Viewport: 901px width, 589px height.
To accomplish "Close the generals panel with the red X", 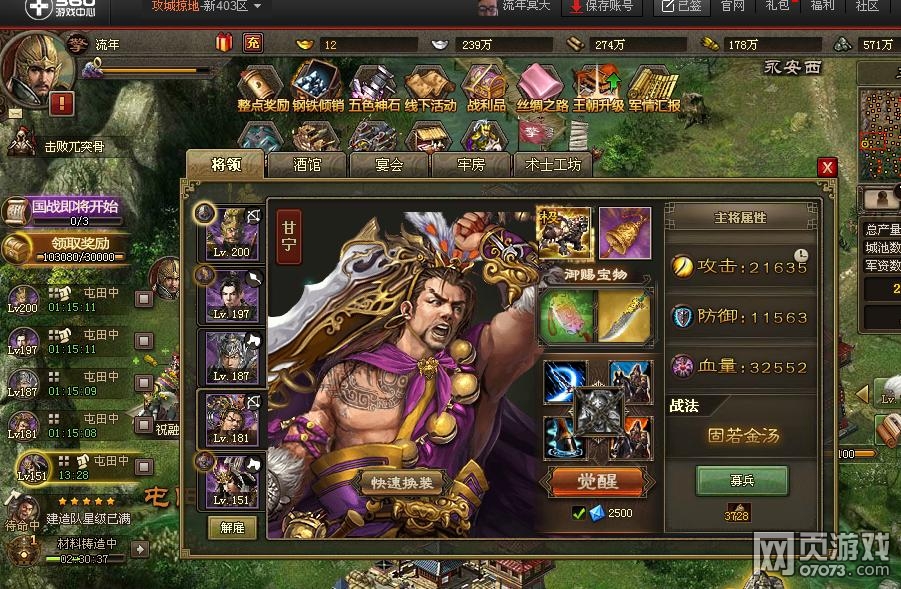I will click(827, 167).
